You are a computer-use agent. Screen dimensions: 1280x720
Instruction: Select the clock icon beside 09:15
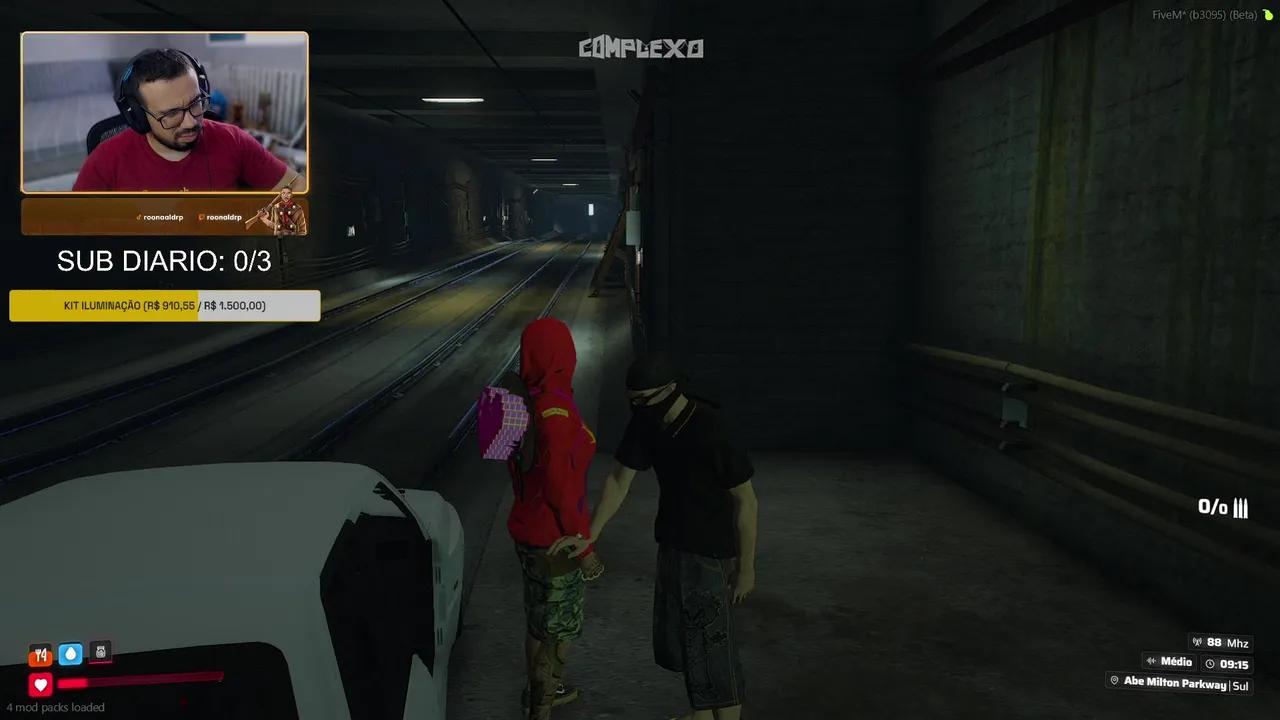pyautogui.click(x=1209, y=663)
